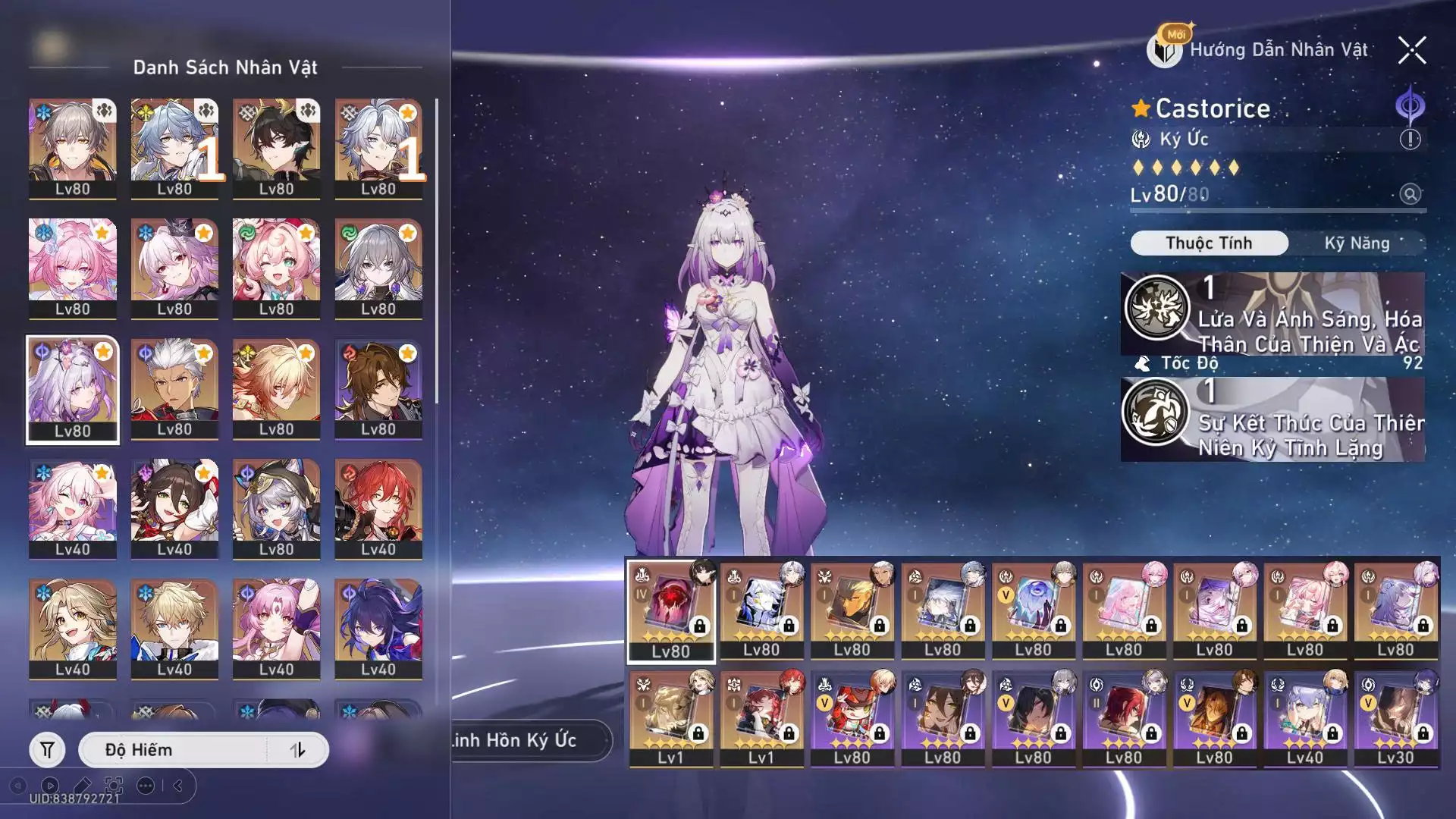The image size is (1456, 819).
Task: Click the exclamation info icon beside Ký Ức
Action: (x=1410, y=140)
